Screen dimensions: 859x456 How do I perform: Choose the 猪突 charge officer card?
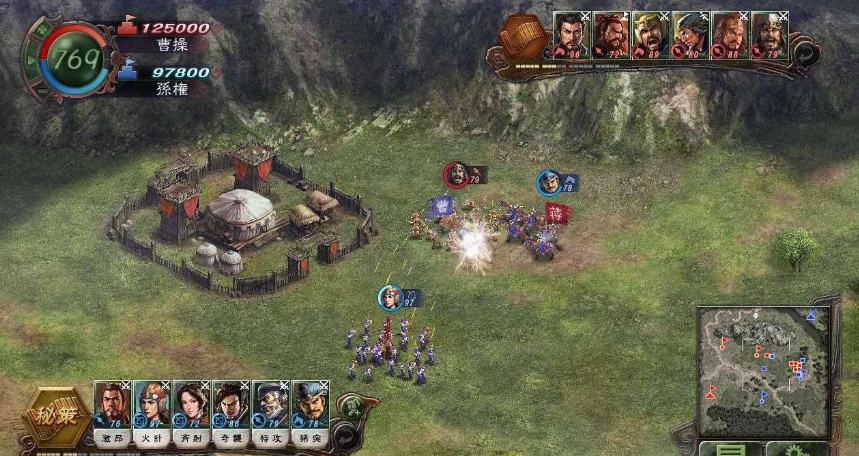coord(309,405)
